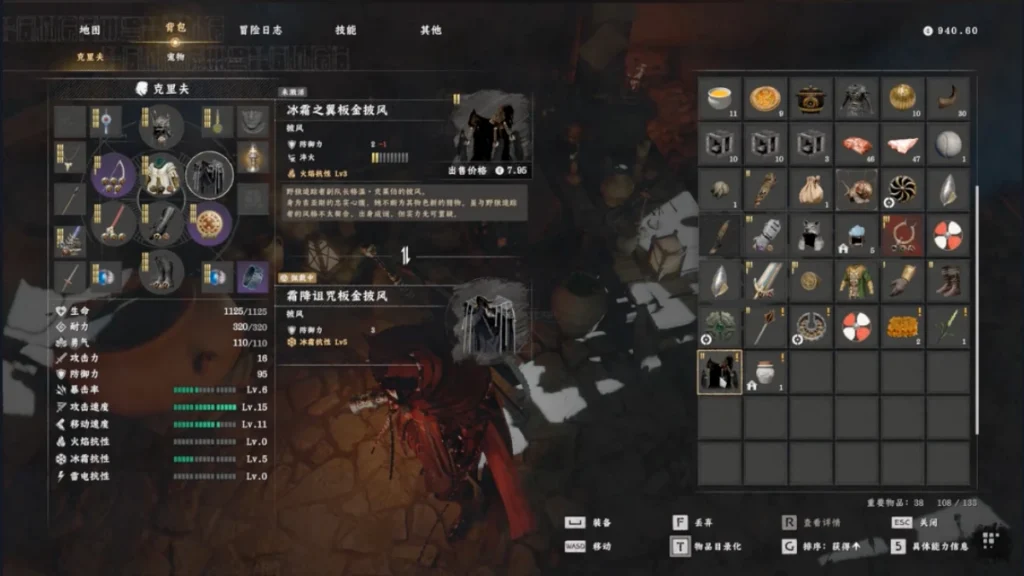The height and width of the screenshot is (576, 1024).
Task: Switch to the 宠物 sub-tab
Action: click(175, 57)
